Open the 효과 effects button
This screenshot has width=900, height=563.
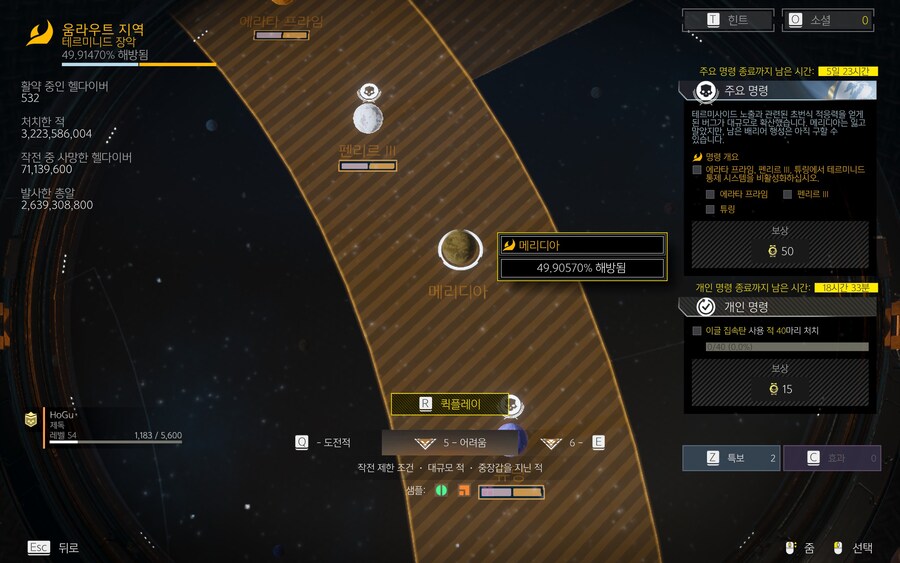[831, 458]
